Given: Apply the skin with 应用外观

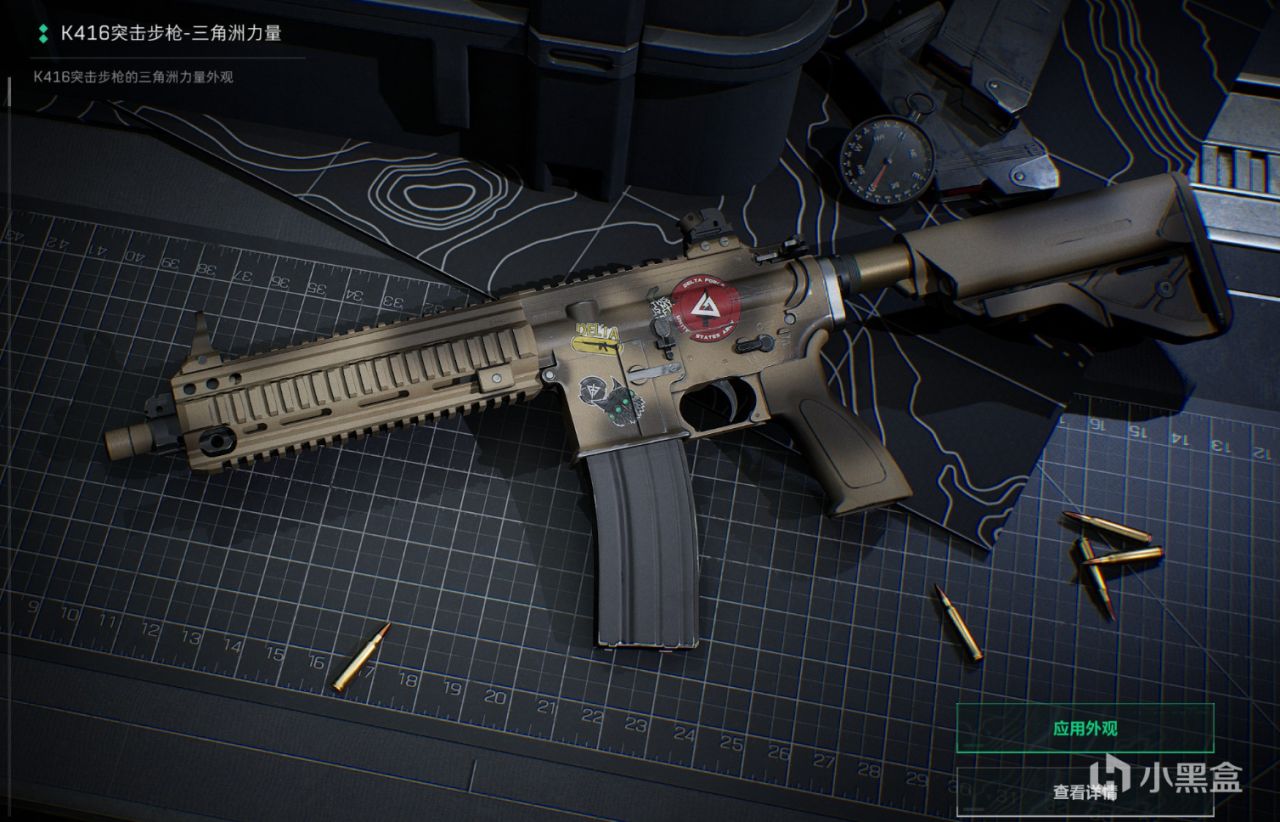Looking at the screenshot, I should coord(1085,728).
